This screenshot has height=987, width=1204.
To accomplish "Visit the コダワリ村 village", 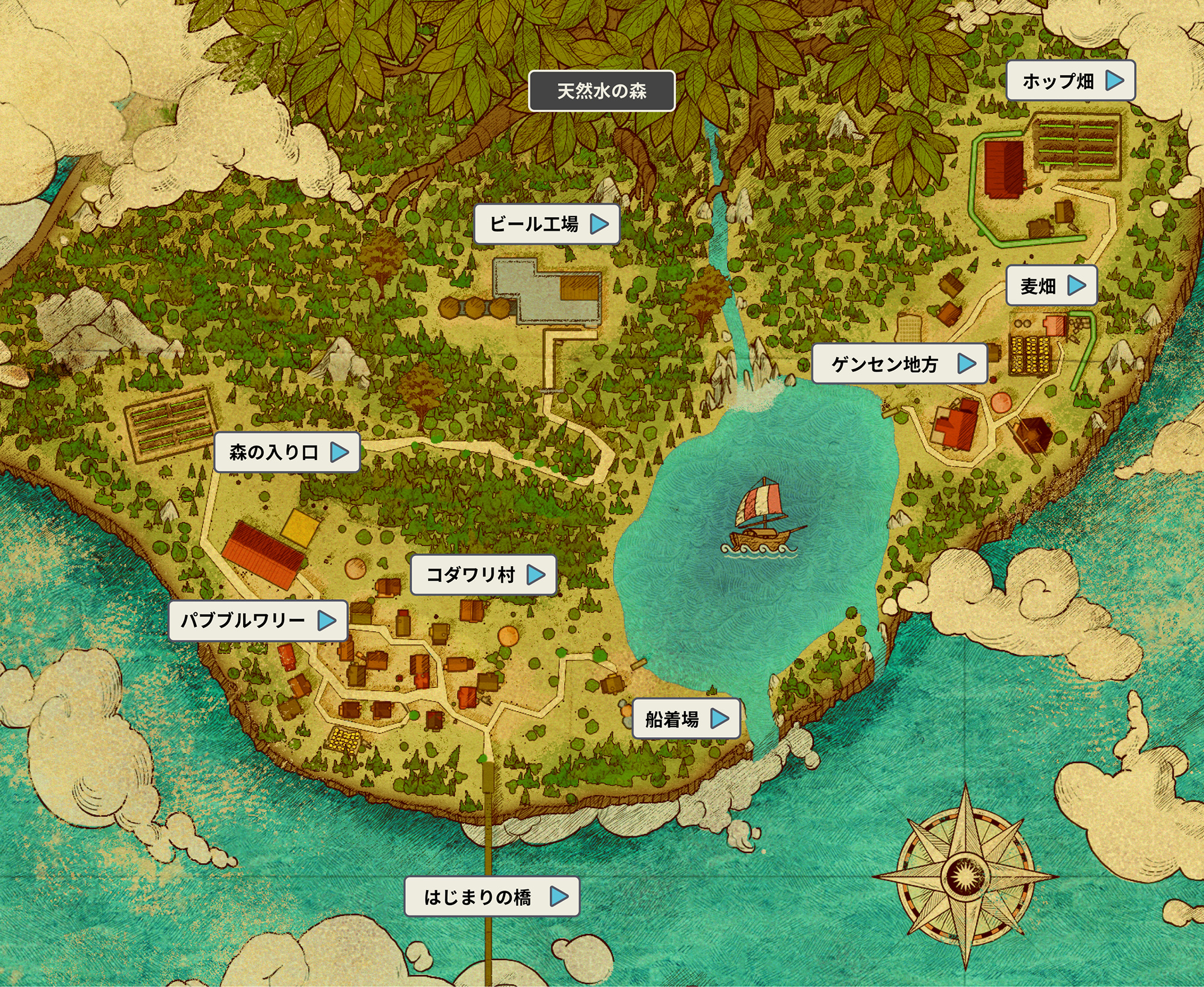I will tap(483, 575).
